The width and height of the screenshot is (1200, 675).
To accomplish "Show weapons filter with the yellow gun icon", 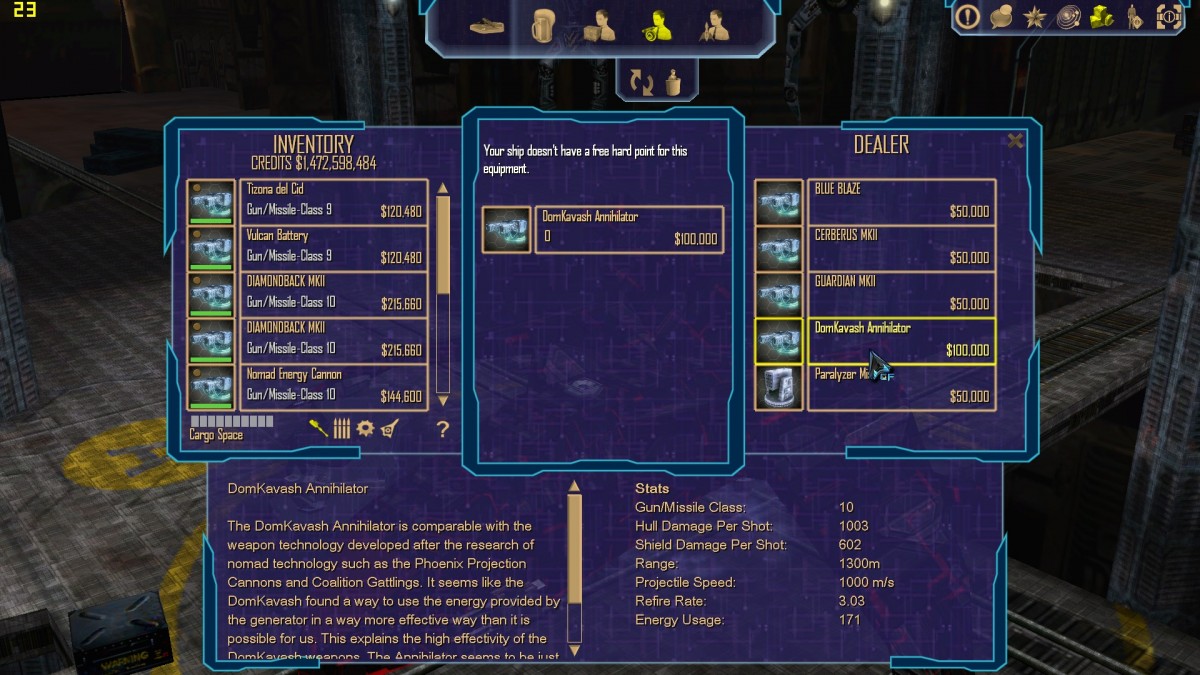I will [318, 429].
